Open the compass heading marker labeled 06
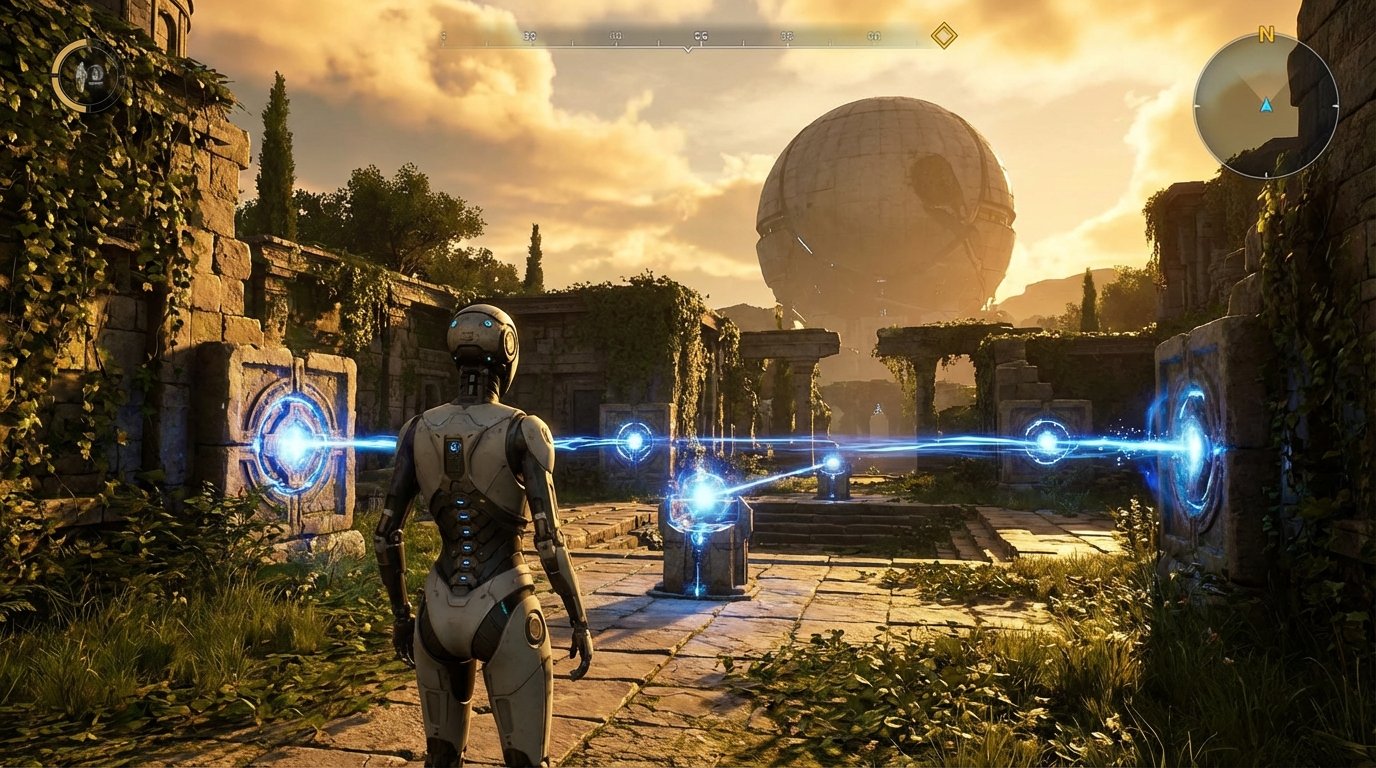Screen dimensions: 1376x768 [x=700, y=35]
